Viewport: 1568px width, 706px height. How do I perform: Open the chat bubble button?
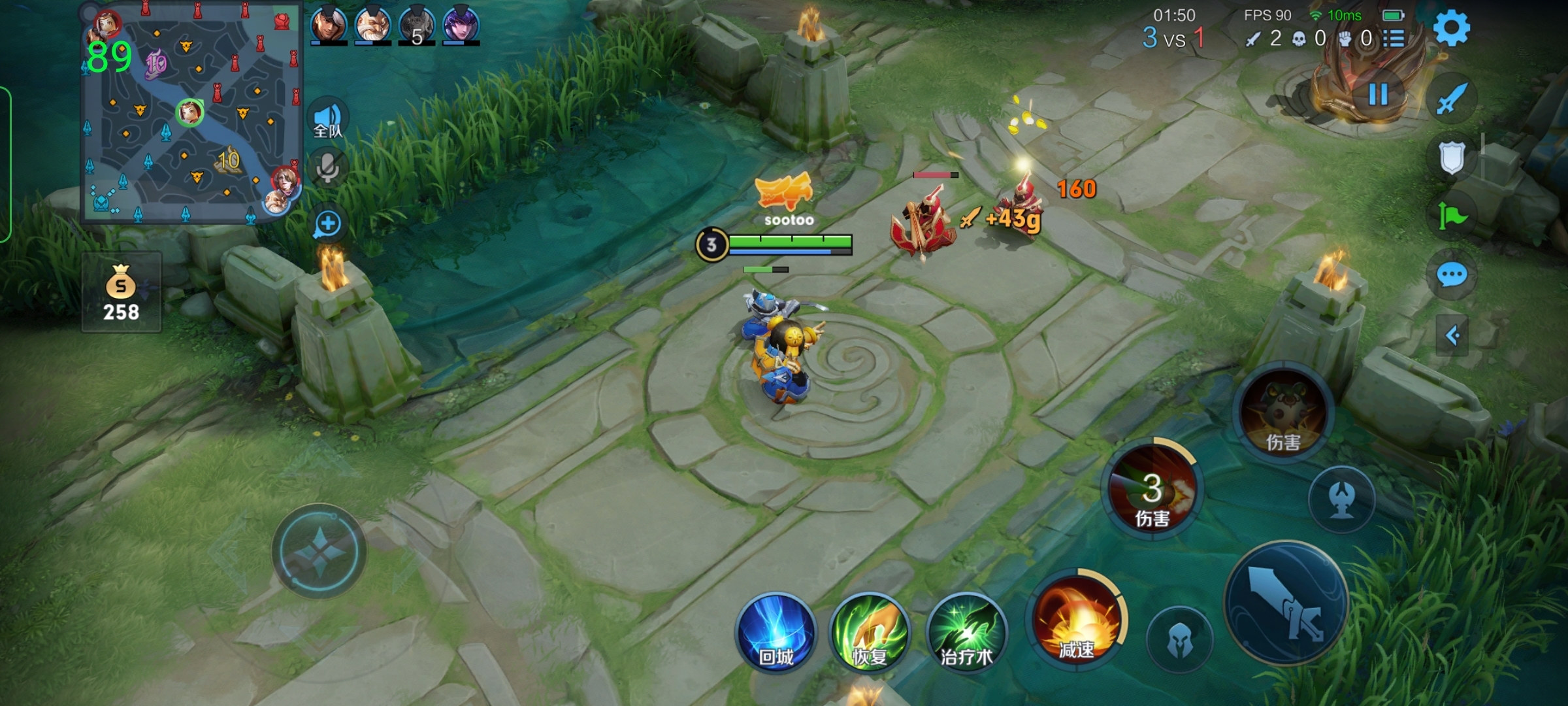click(1452, 275)
